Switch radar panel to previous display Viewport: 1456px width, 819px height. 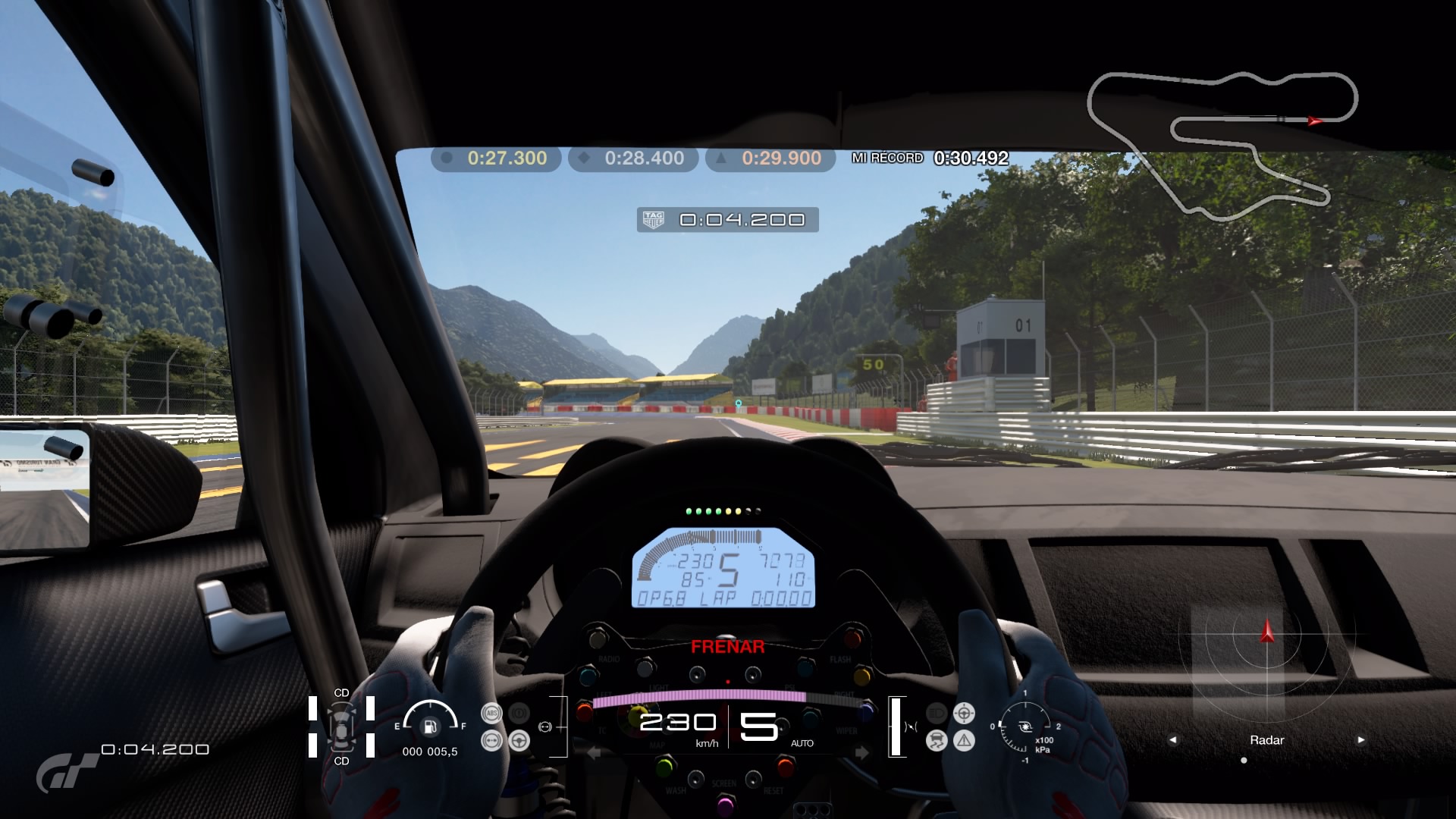point(1172,740)
